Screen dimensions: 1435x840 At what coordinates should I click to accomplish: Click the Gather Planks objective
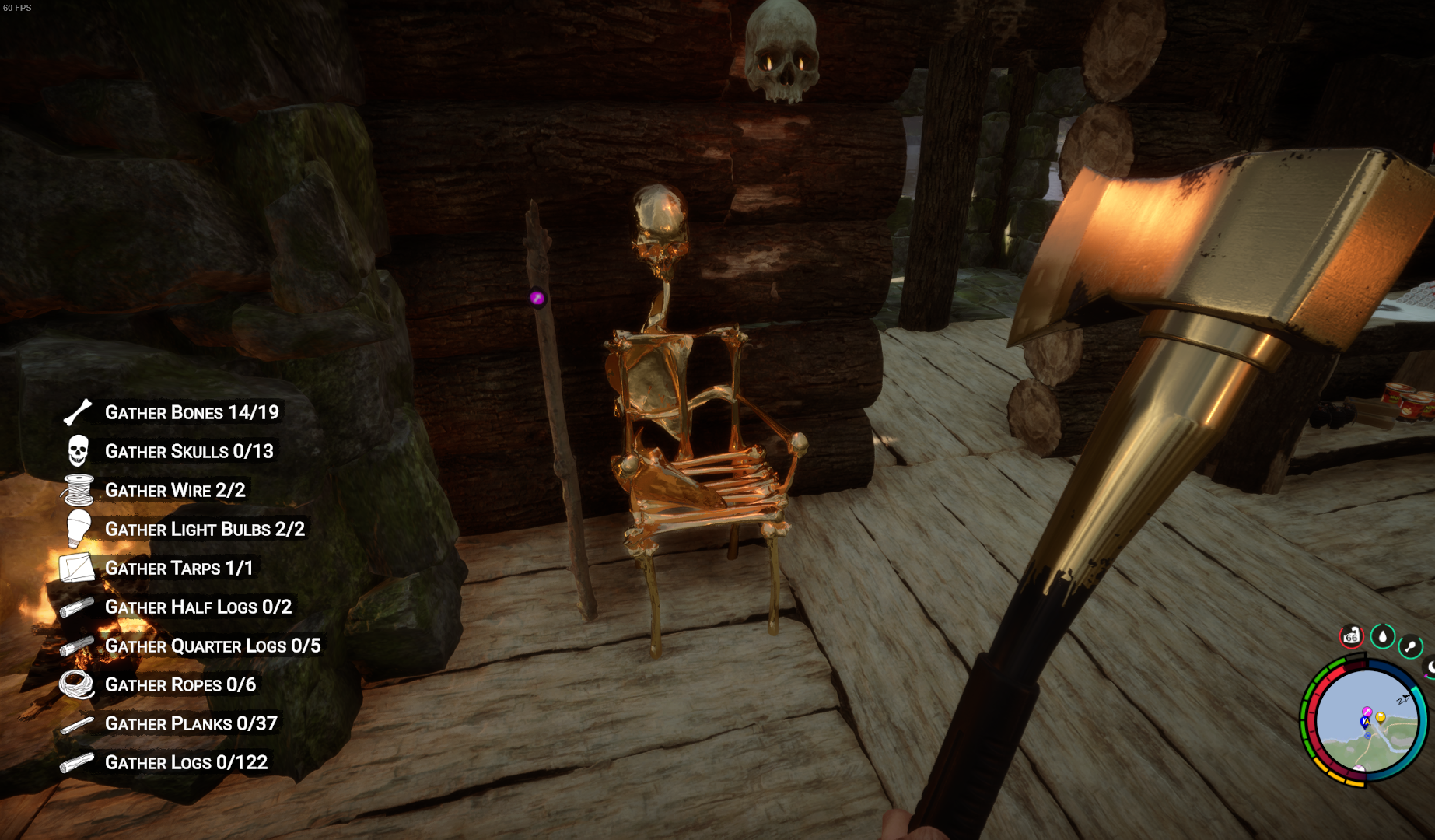[x=191, y=723]
